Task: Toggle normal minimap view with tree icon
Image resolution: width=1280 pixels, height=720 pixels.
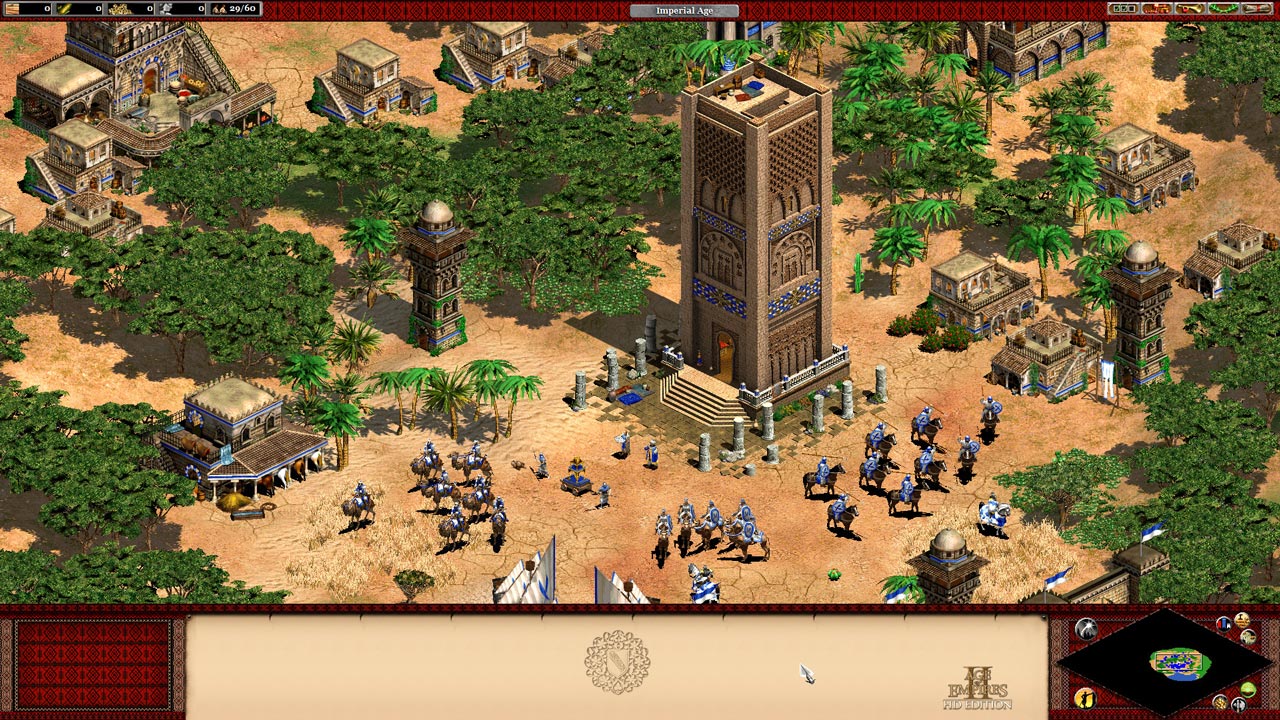Action: [1247, 690]
